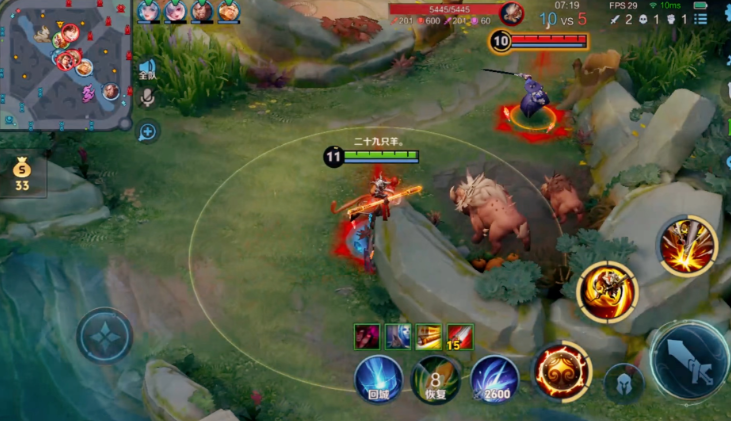Tap the virtual movement joystick

click(105, 335)
